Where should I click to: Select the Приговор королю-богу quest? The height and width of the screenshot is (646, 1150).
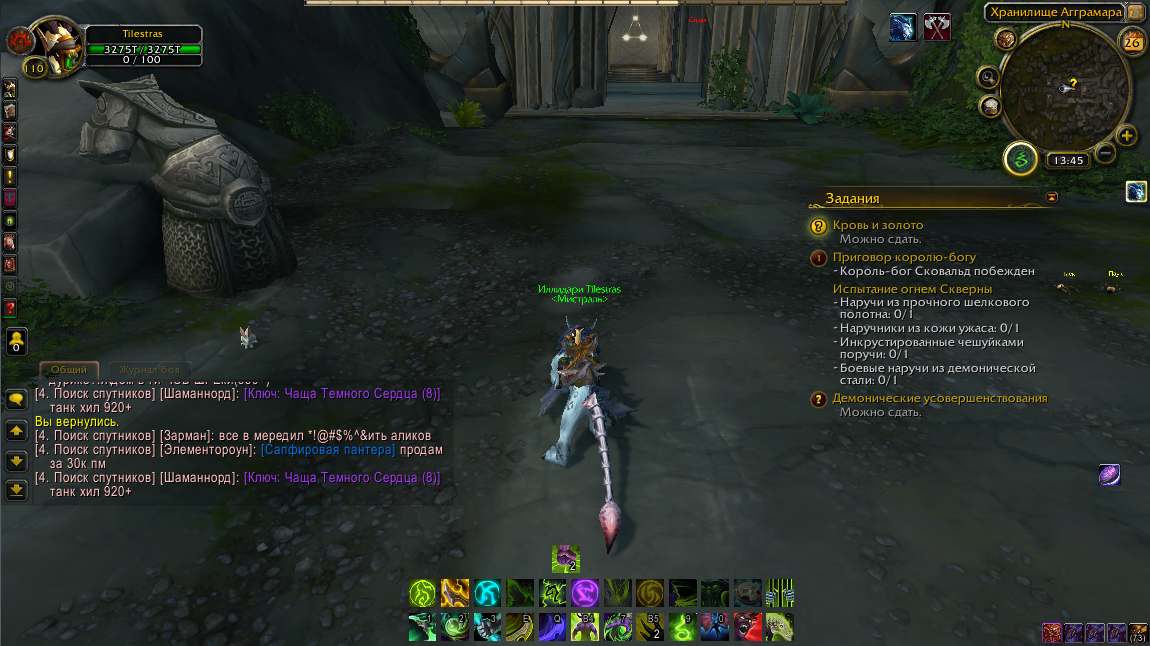904,257
